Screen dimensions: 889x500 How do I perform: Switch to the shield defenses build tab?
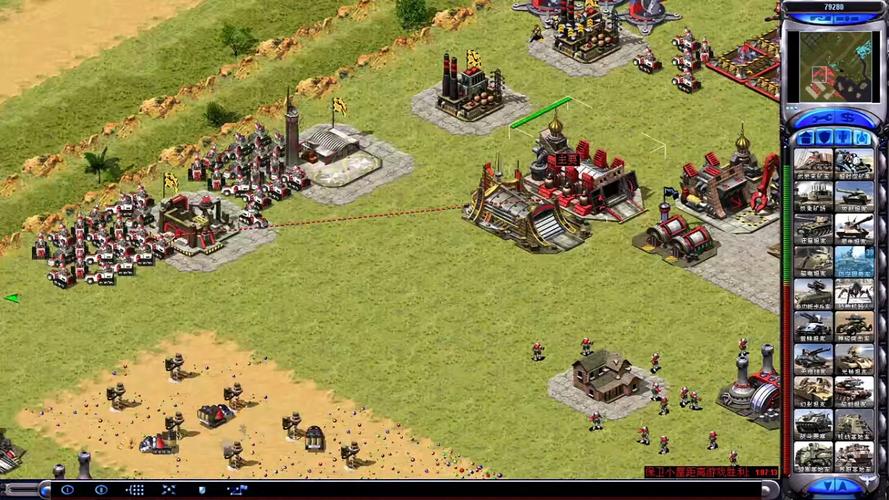[x=823, y=139]
